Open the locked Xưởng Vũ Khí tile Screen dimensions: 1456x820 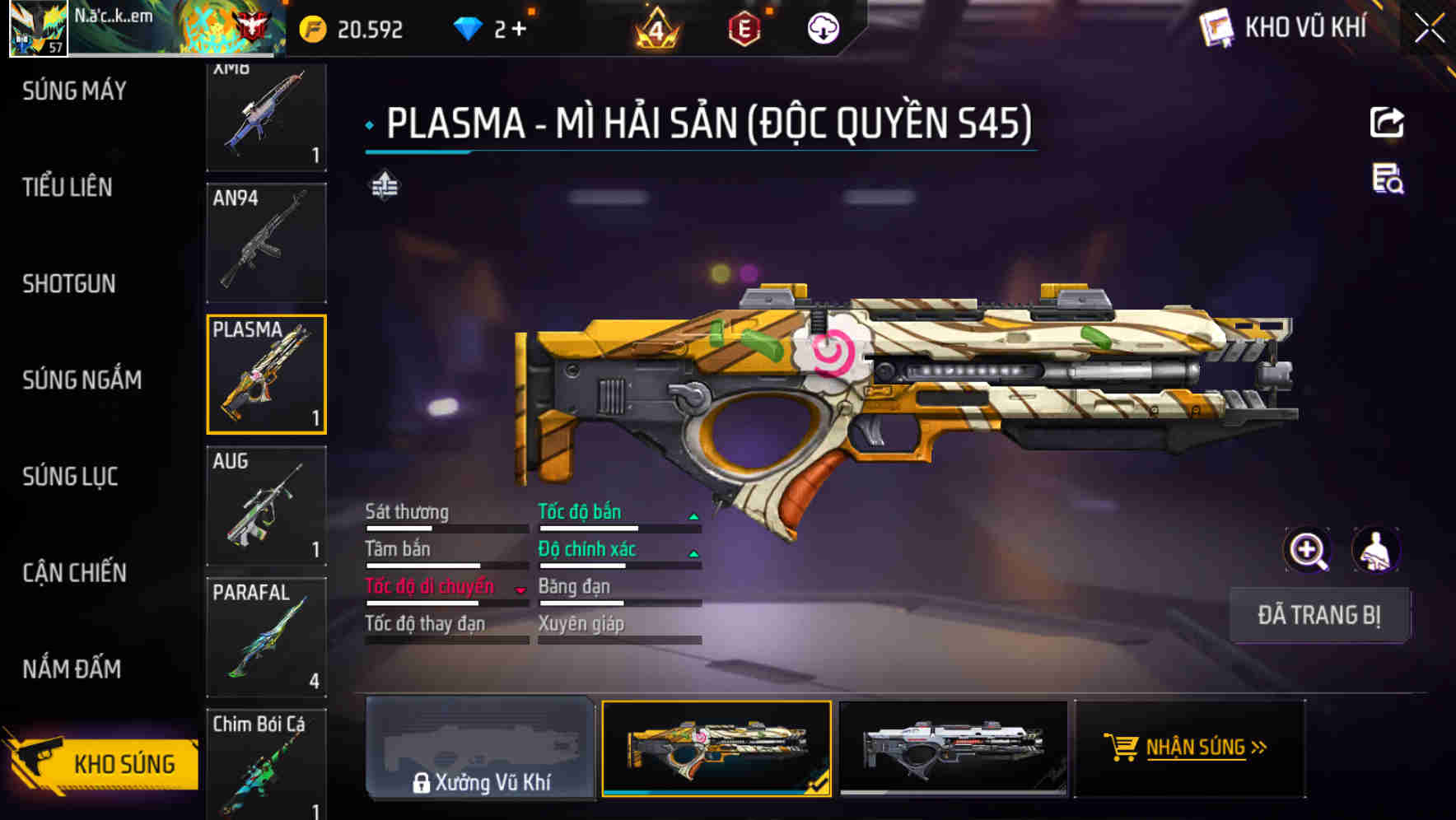click(x=480, y=748)
